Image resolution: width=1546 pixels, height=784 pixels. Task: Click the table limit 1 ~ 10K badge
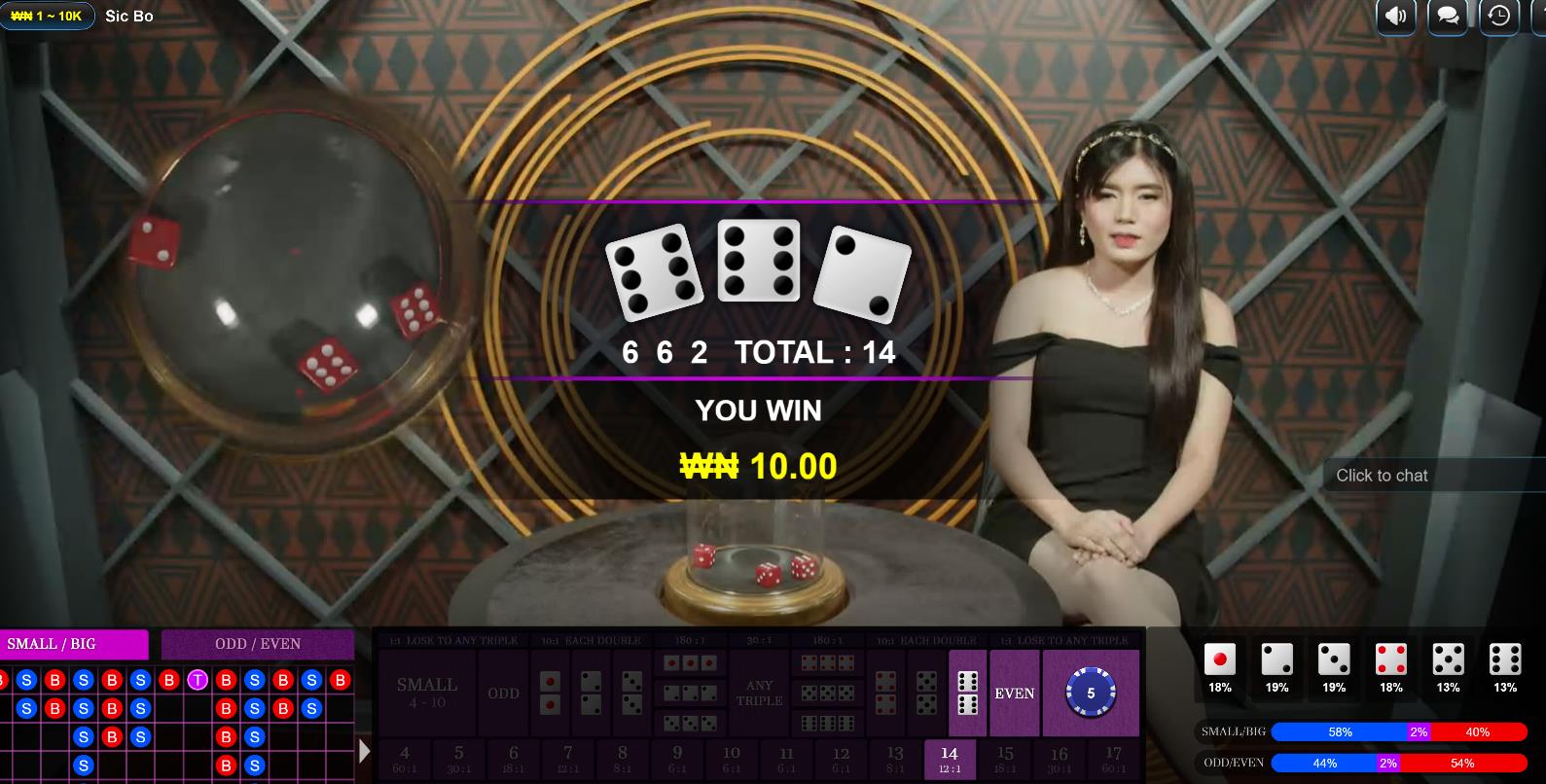tap(47, 17)
